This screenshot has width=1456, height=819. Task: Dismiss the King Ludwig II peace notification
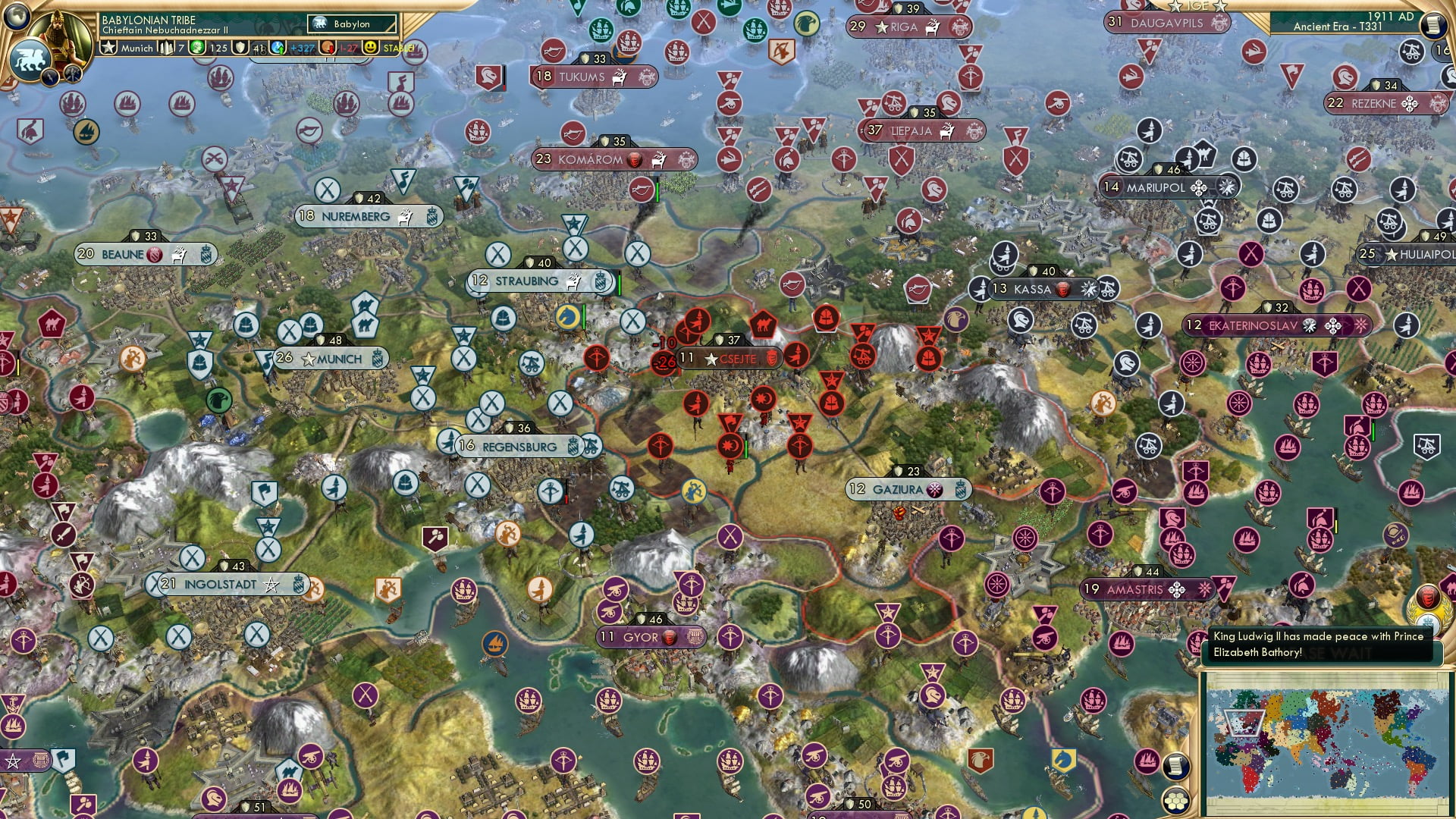tap(1319, 645)
